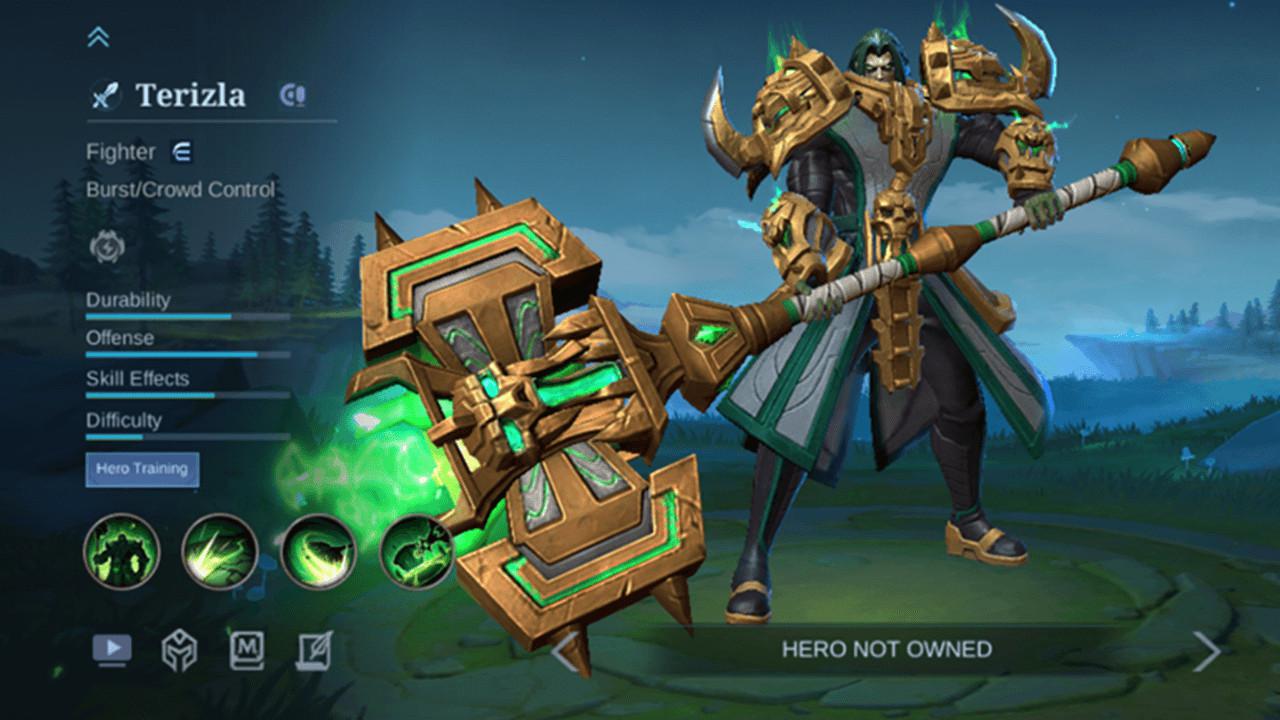Open the equipment recommendation icon
The image size is (1280, 720).
pyautogui.click(x=180, y=649)
